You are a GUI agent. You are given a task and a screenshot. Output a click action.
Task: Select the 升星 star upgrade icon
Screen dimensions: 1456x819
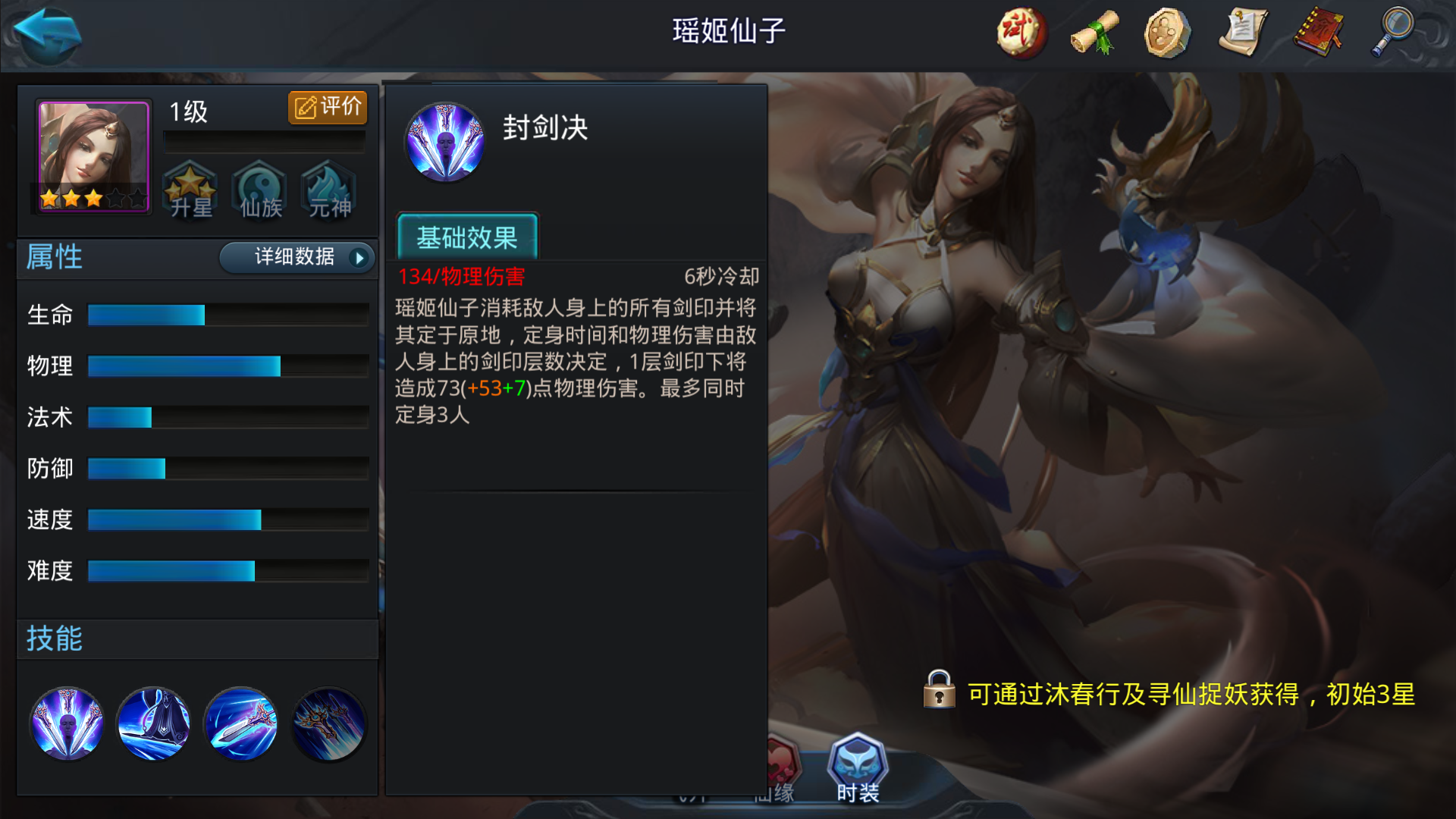191,191
